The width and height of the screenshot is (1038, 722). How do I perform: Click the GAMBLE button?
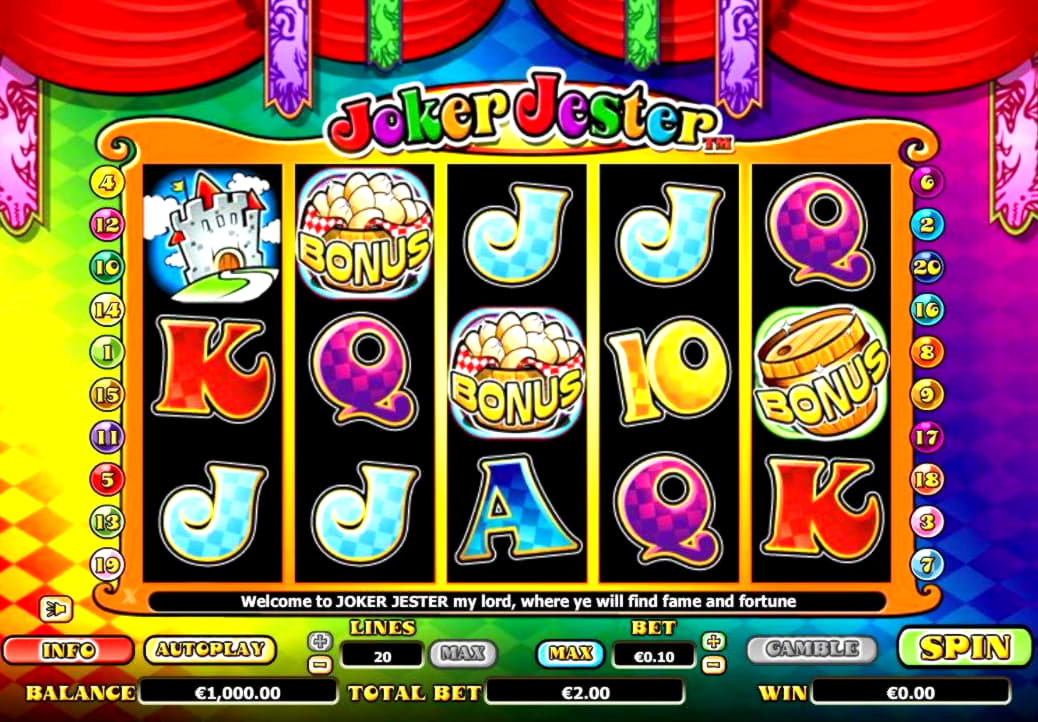tap(811, 649)
